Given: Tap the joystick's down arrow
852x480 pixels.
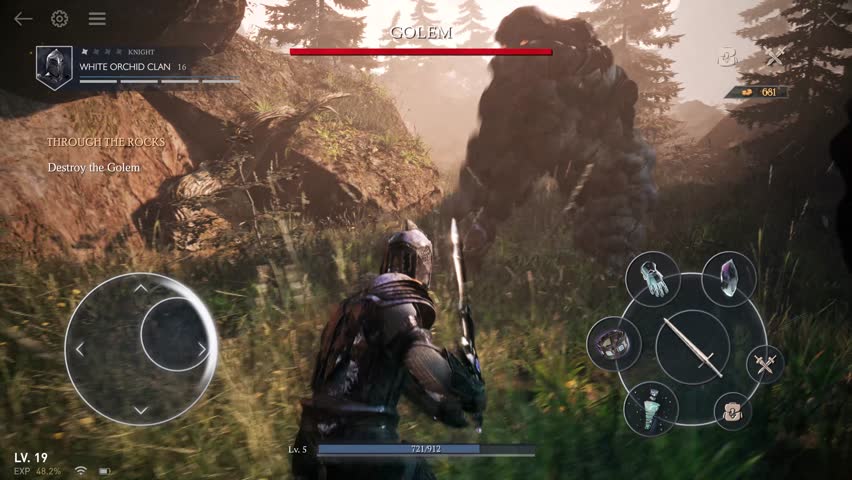Looking at the screenshot, I should click(x=141, y=410).
